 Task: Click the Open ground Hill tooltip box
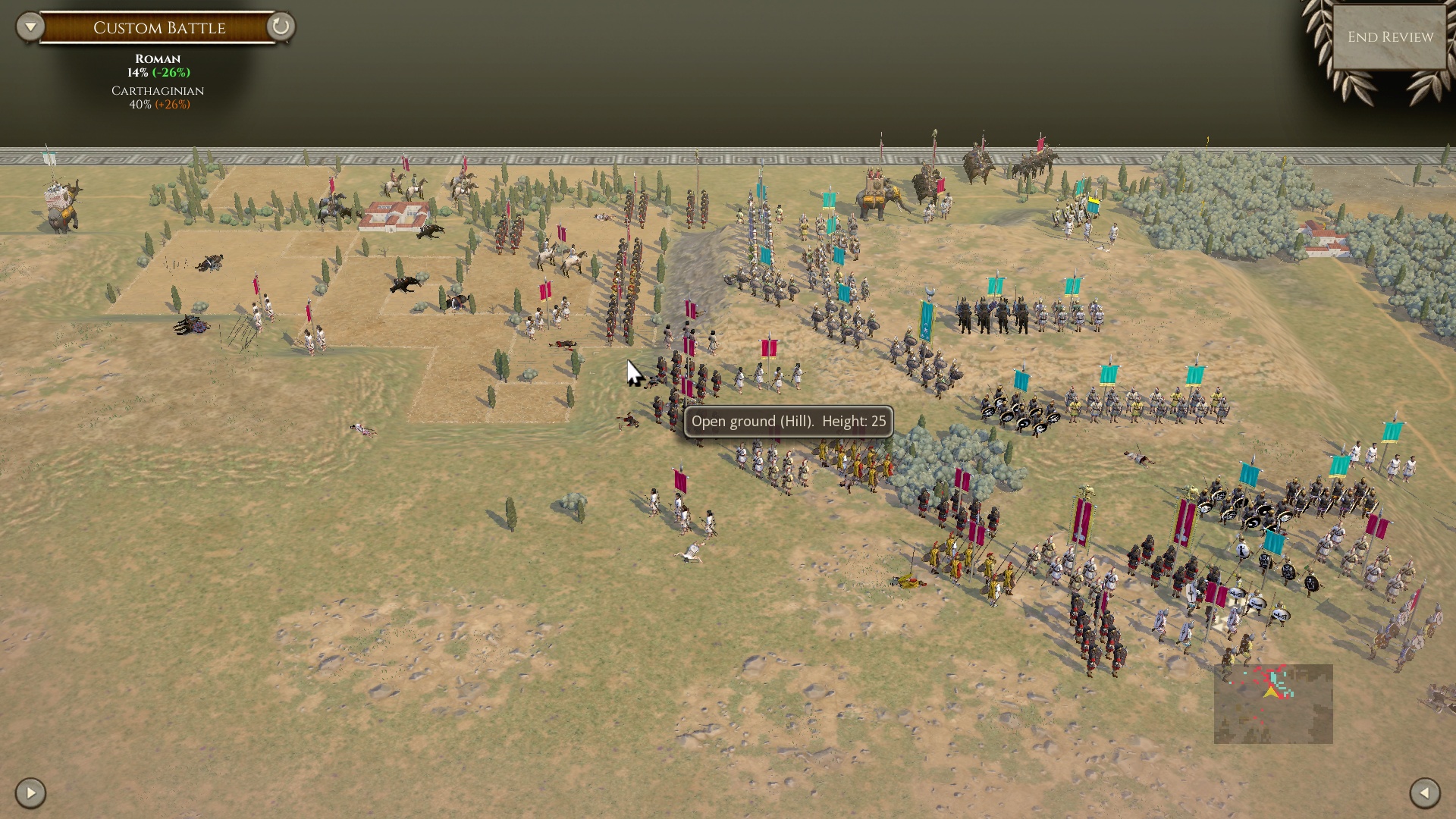(x=789, y=422)
